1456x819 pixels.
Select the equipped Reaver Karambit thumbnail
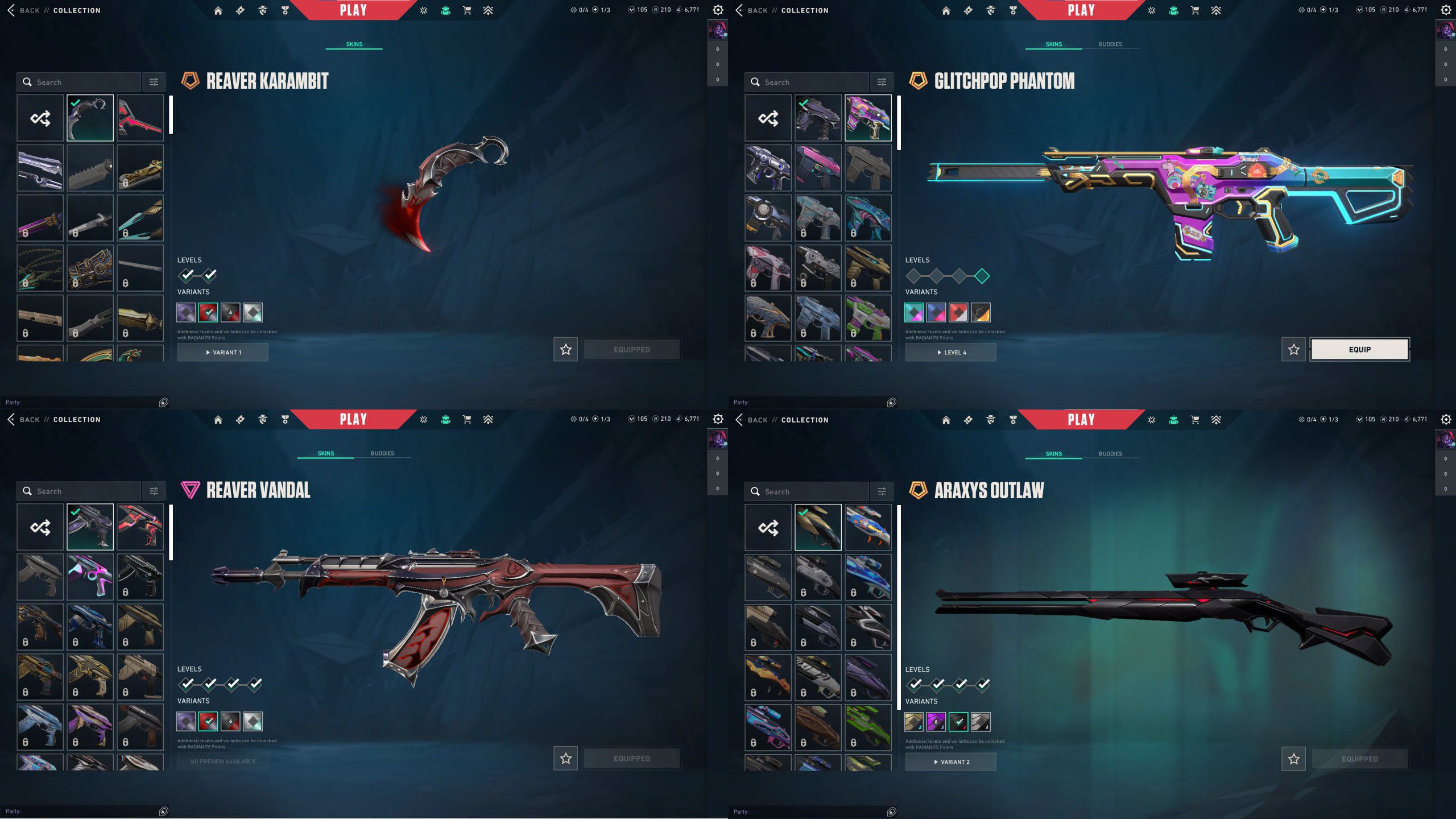click(90, 118)
